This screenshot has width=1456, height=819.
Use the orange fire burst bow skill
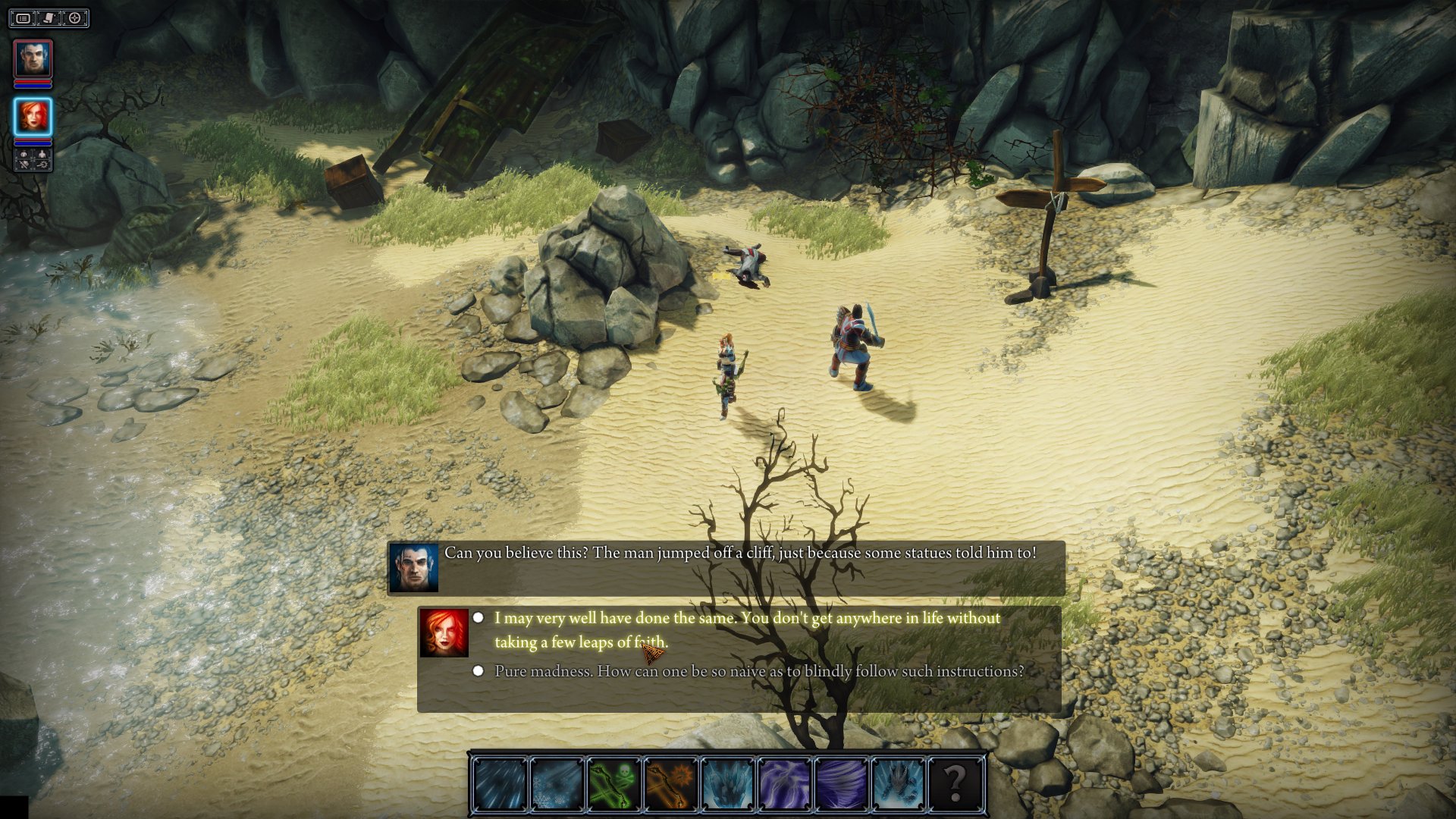(670, 783)
